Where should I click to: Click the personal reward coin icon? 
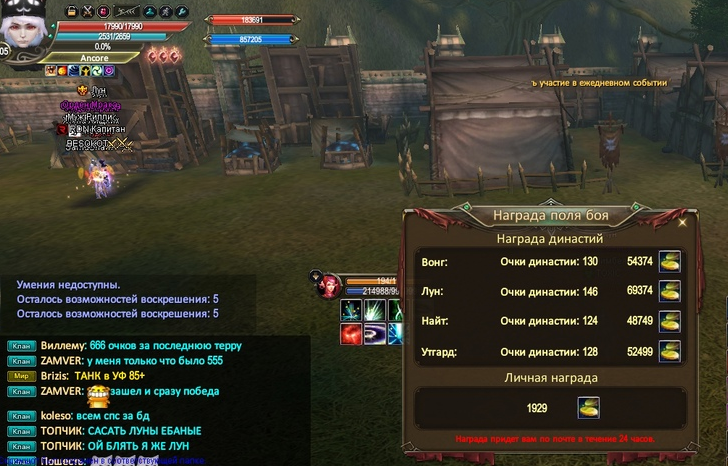coord(588,408)
